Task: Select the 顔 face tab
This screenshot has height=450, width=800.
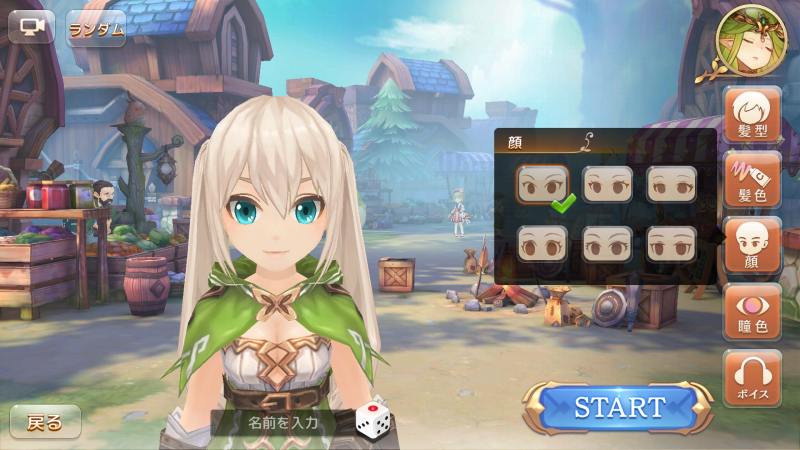Action: [752, 246]
